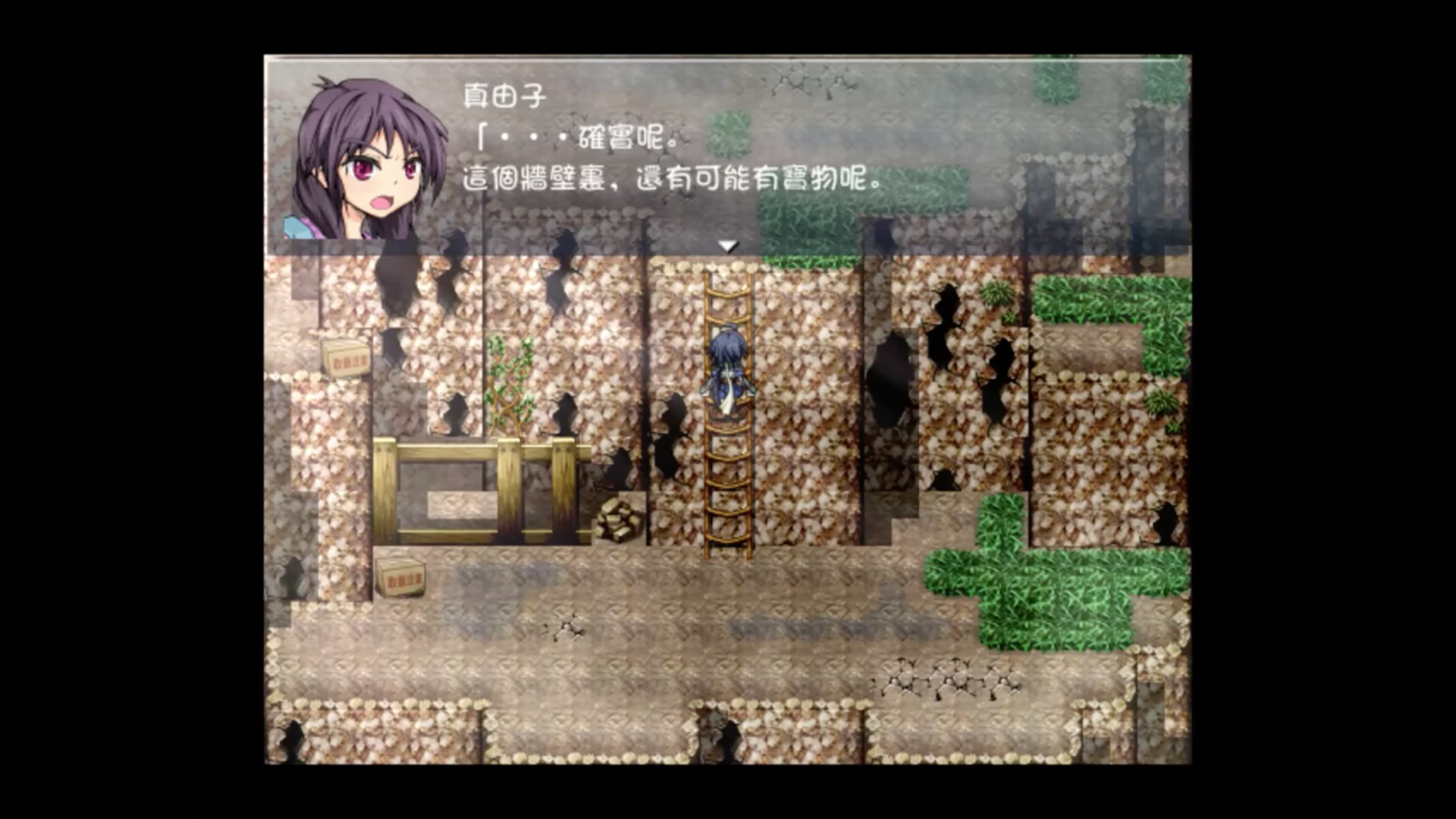Click the continue arrow to advance dialogue

pos(730,244)
